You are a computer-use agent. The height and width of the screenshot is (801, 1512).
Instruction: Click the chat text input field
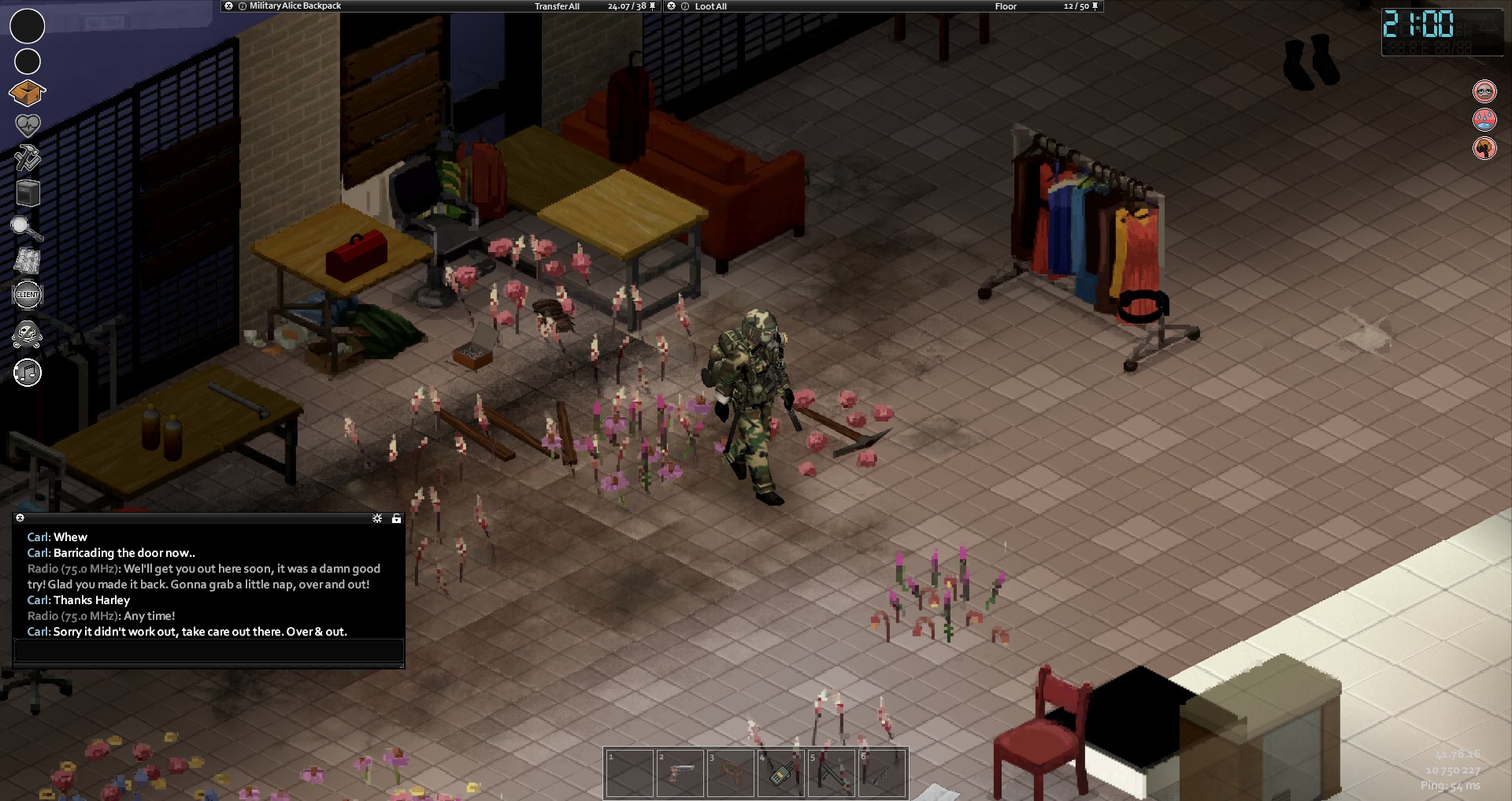[x=209, y=651]
